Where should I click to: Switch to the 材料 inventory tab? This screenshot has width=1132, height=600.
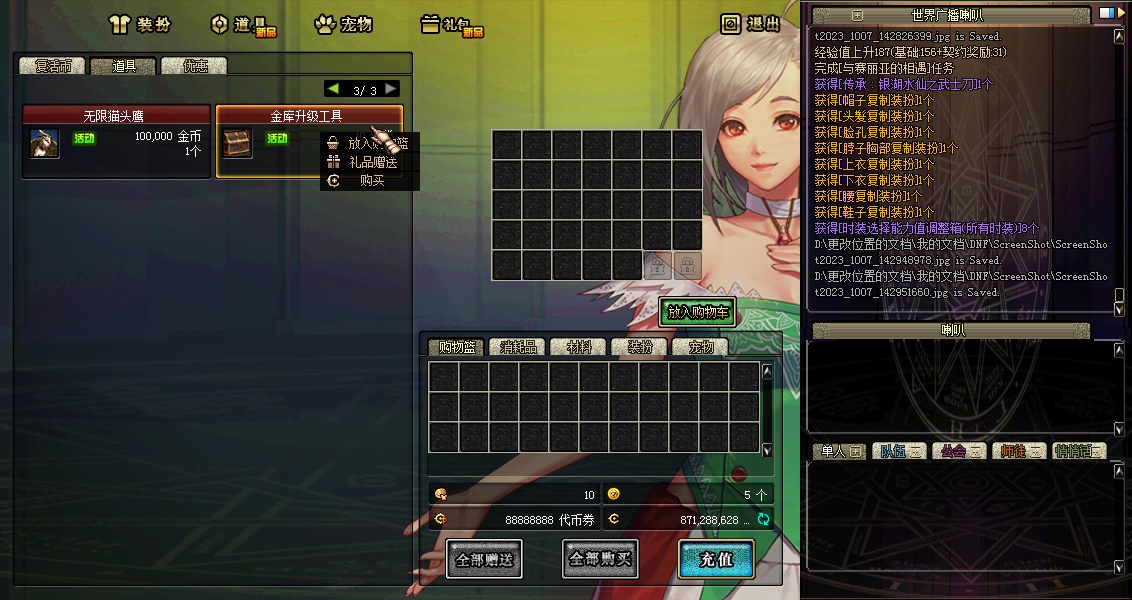pos(579,347)
